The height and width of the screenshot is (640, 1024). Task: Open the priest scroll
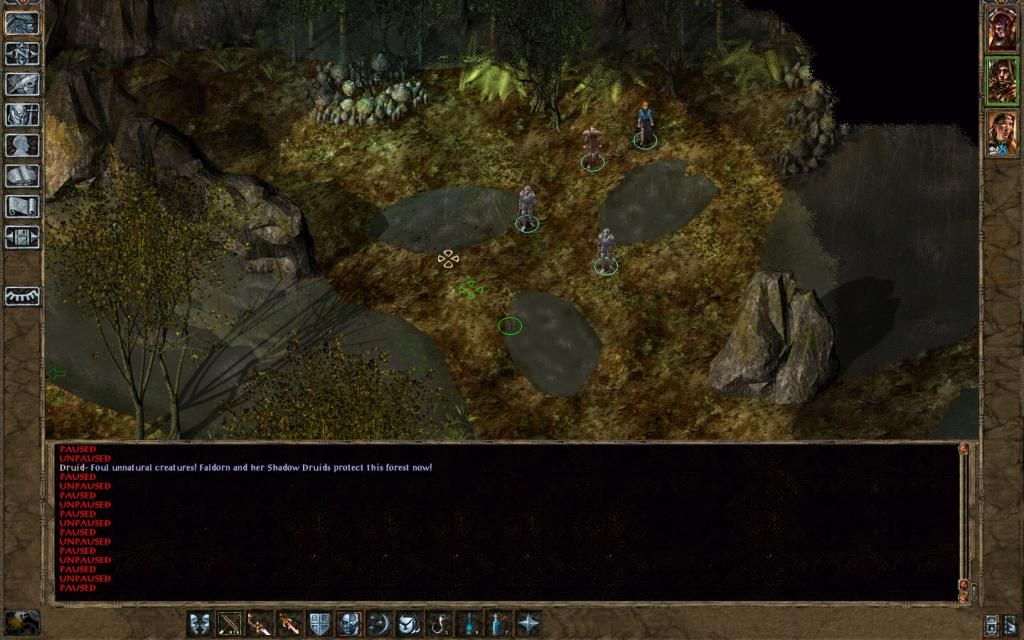[22, 207]
